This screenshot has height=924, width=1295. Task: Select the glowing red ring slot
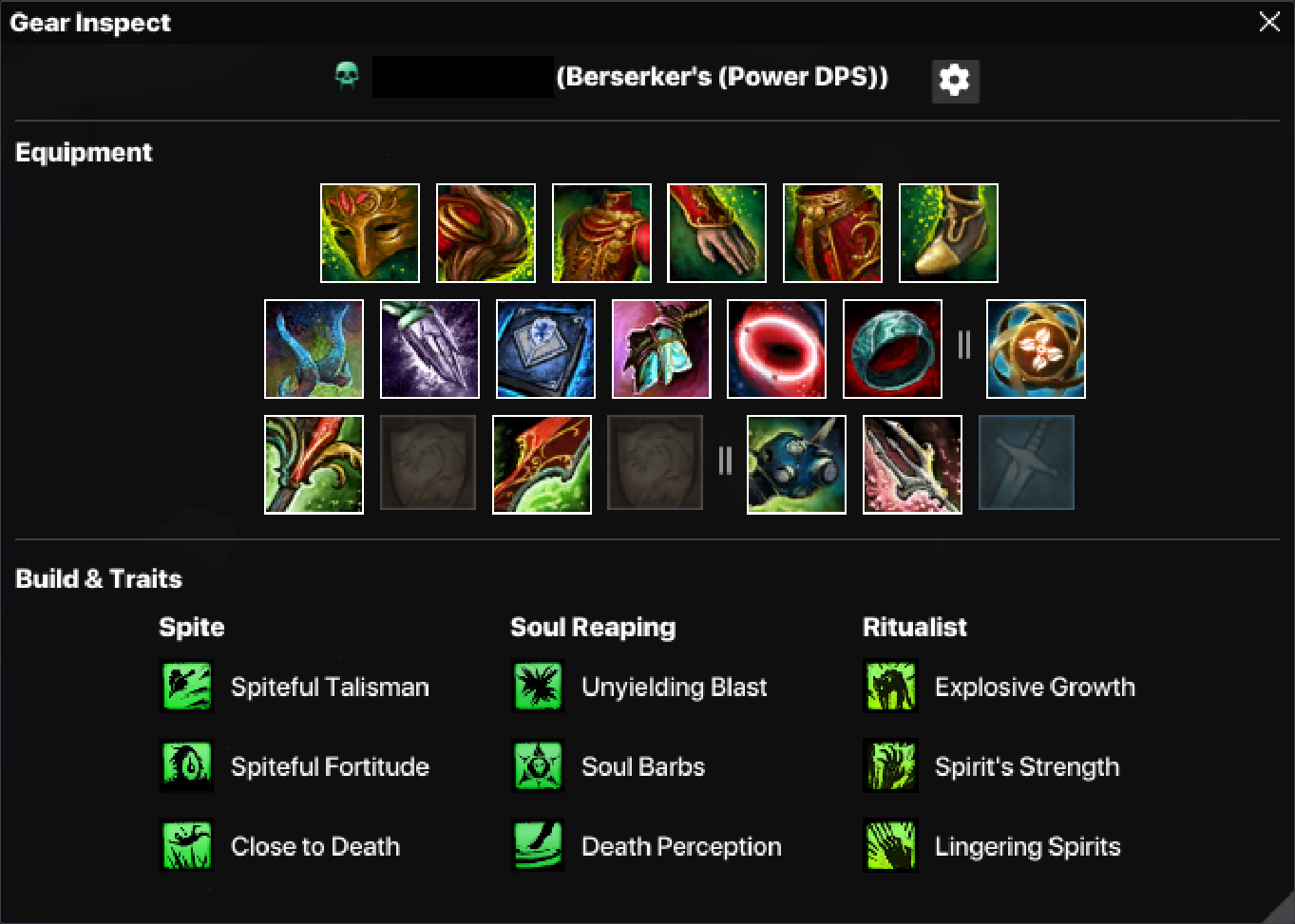pos(776,349)
